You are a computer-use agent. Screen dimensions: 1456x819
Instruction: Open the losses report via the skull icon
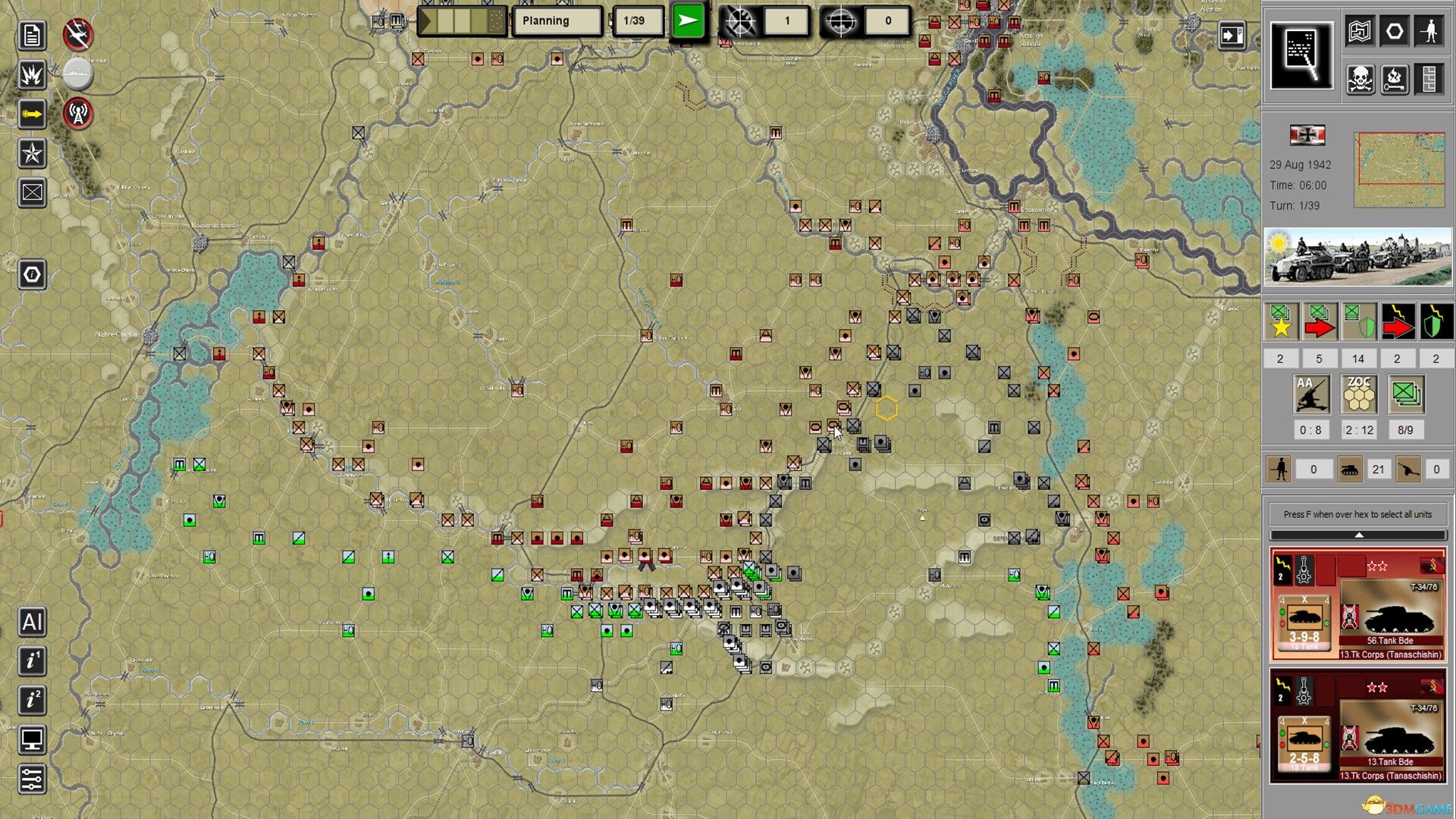pos(1360,79)
